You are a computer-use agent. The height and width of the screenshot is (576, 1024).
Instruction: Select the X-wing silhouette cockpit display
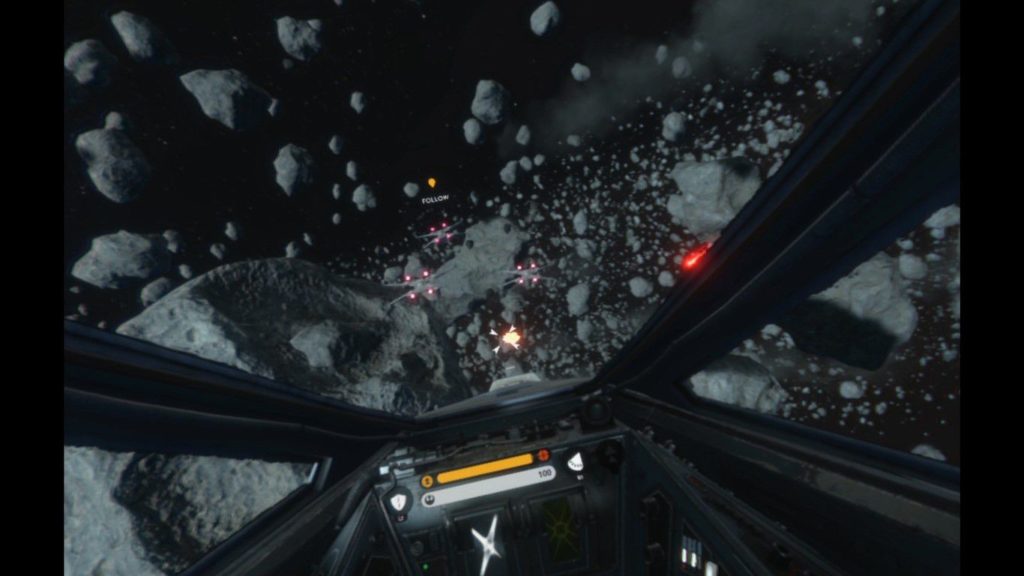click(x=489, y=541)
